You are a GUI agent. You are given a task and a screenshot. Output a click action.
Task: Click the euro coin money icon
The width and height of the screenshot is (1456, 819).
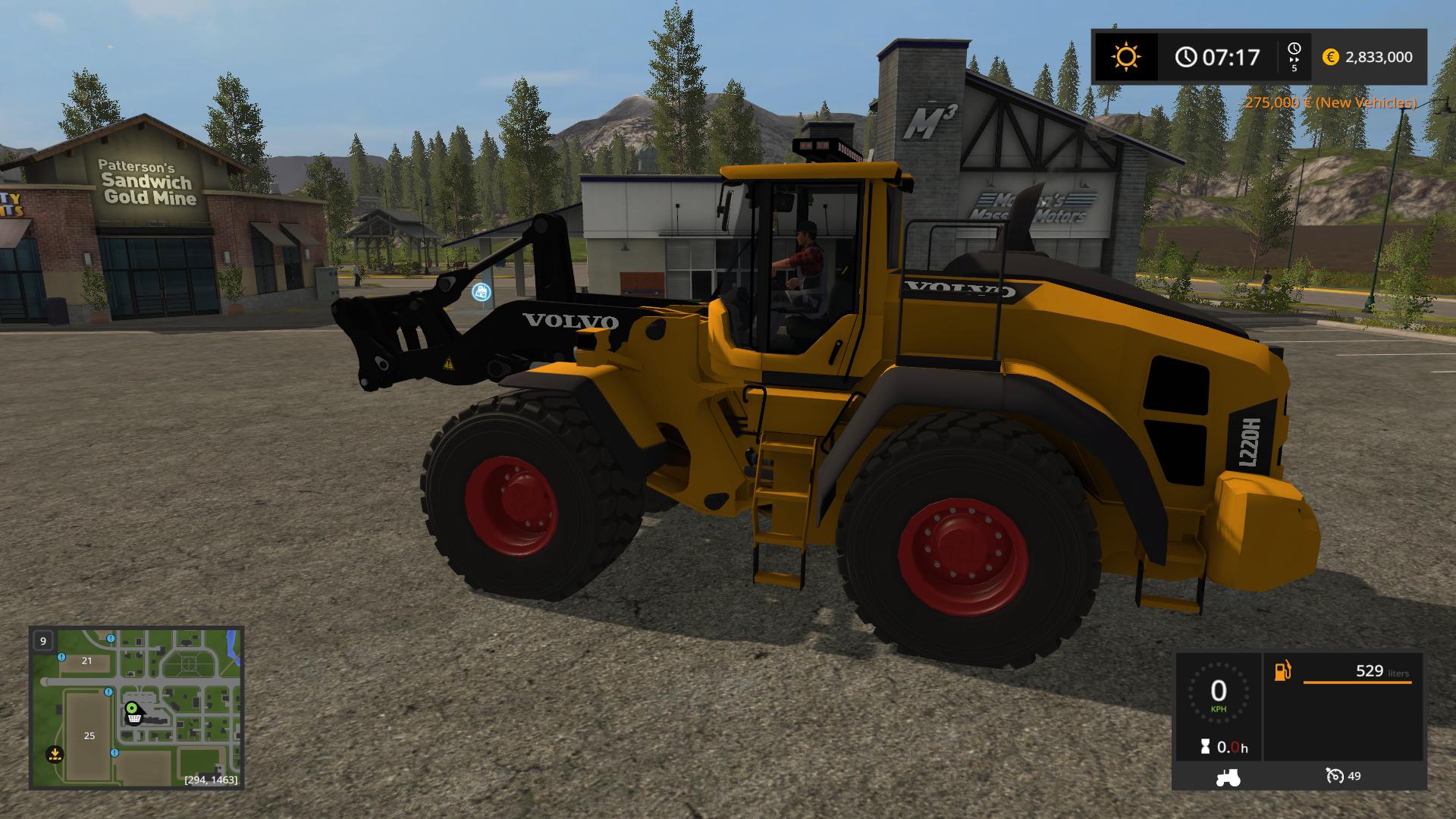(x=1330, y=57)
